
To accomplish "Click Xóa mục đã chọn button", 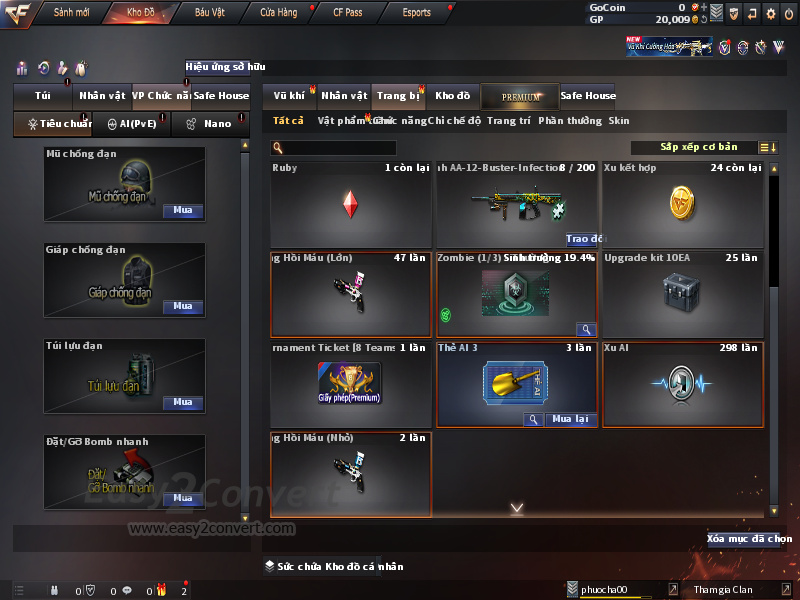I will [x=743, y=539].
